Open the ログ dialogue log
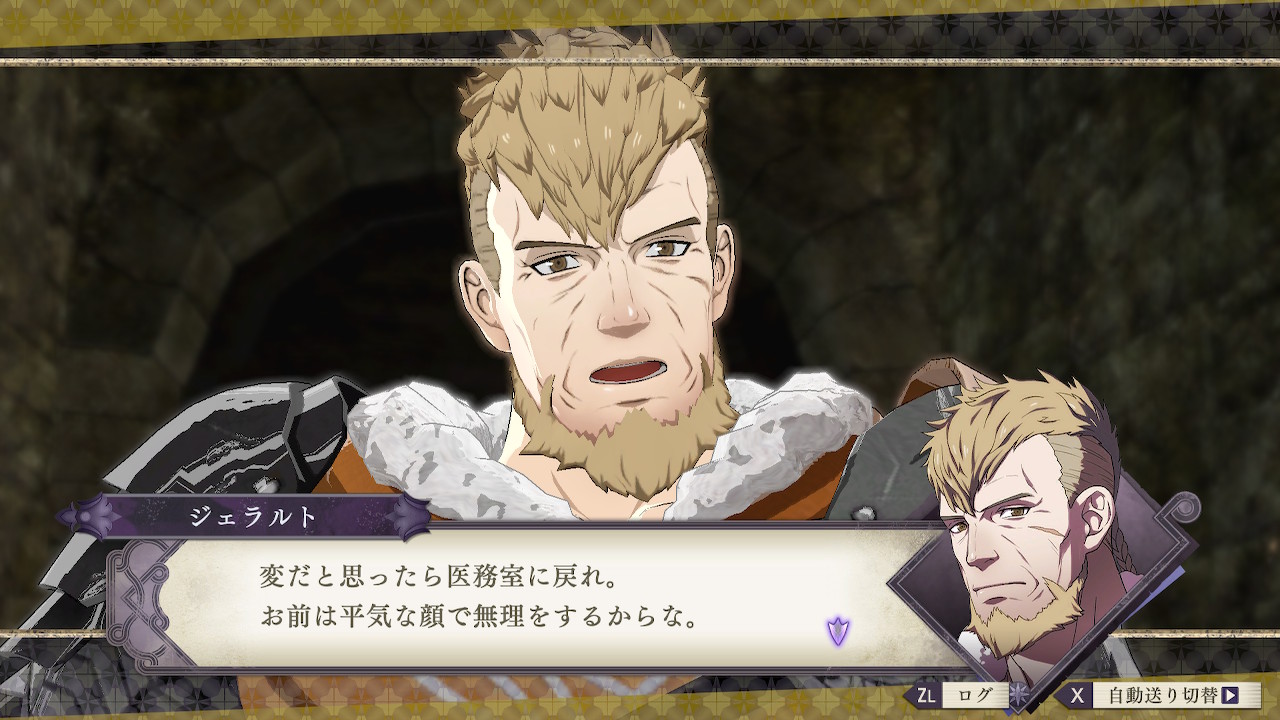The image size is (1280, 720). pyautogui.click(x=967, y=695)
